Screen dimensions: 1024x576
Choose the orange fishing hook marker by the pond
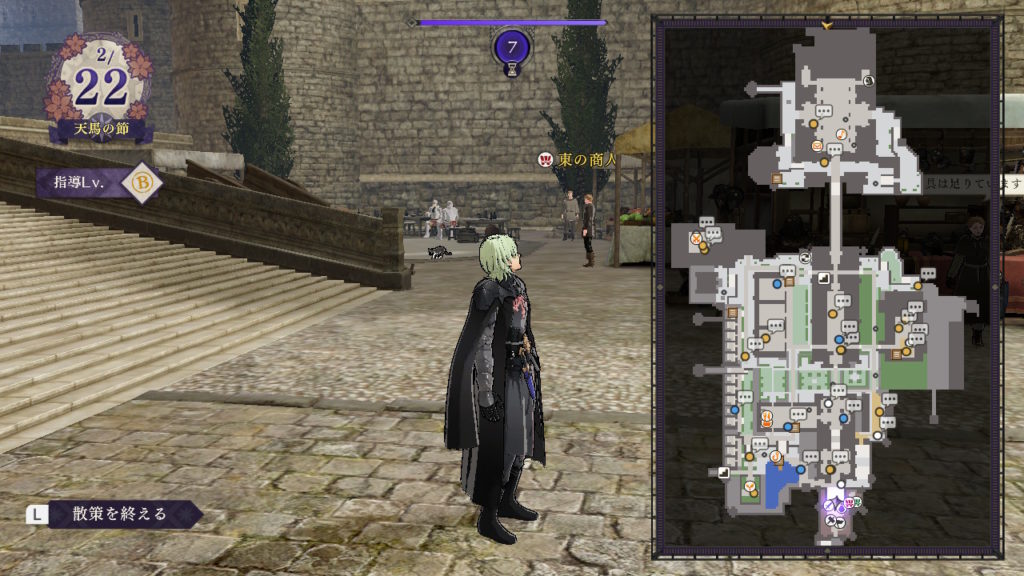[x=776, y=457]
